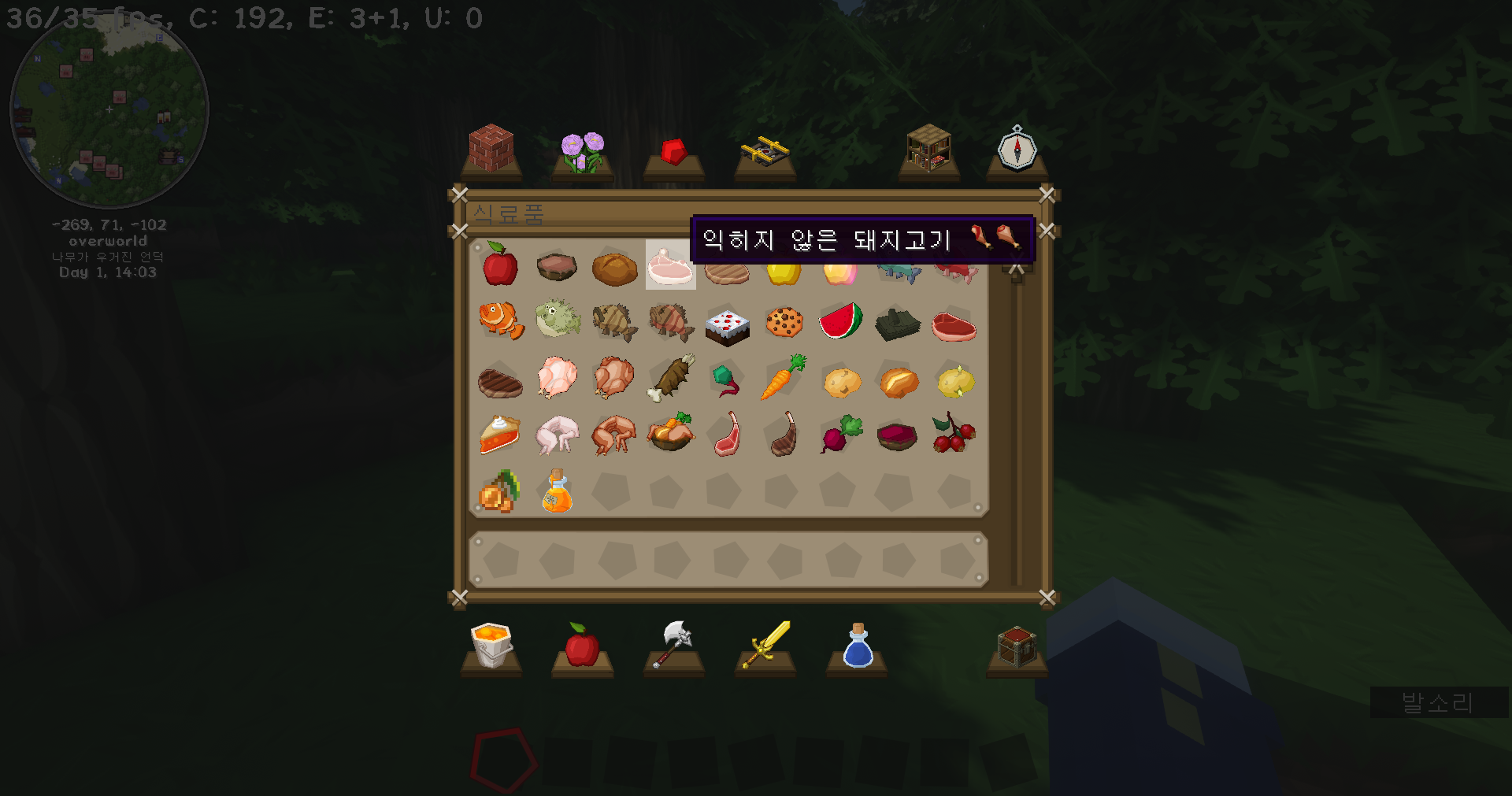Open the brick block building tab
The width and height of the screenshot is (1512, 796).
[x=491, y=150]
